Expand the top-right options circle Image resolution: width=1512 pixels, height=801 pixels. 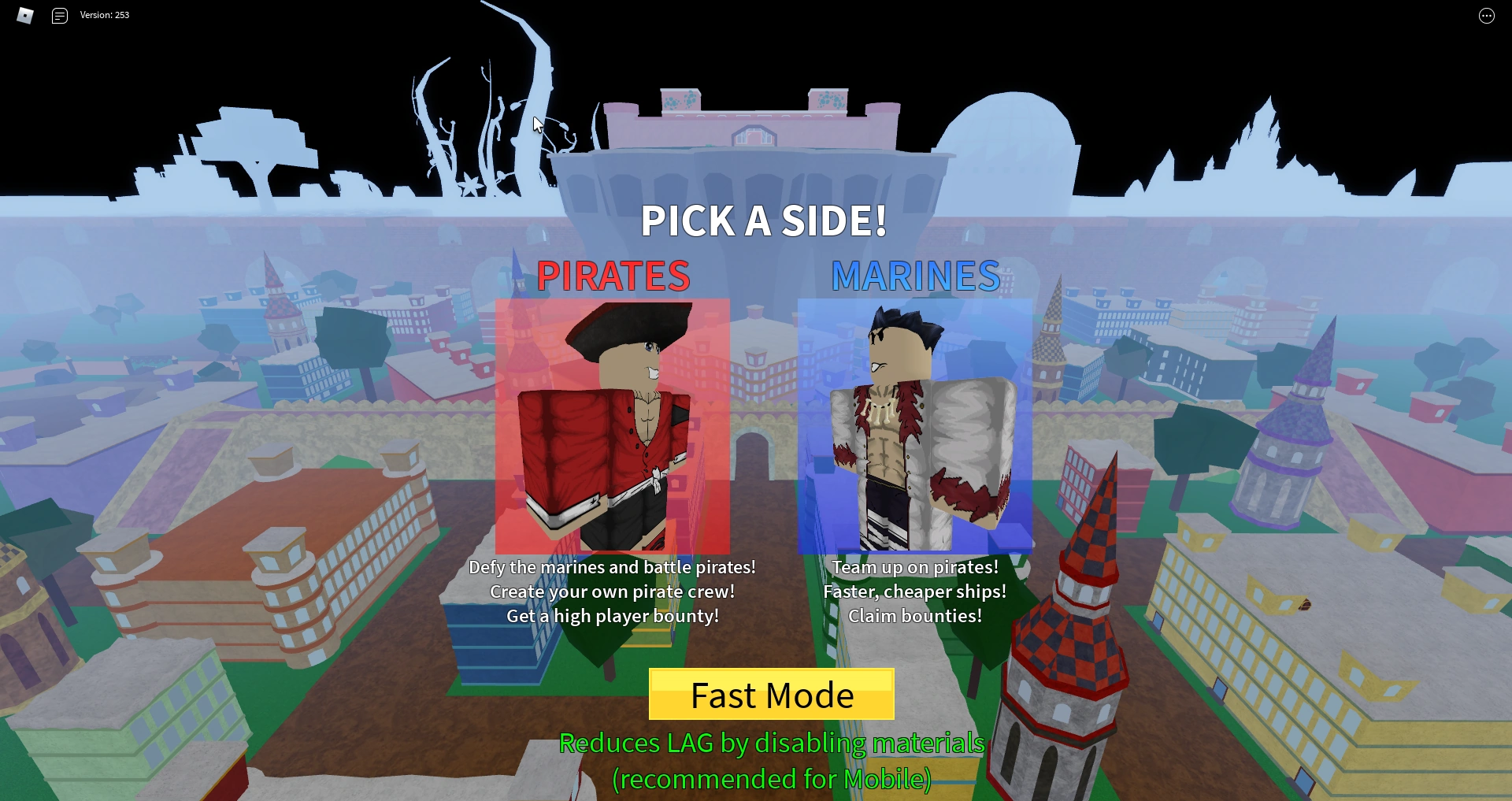click(x=1487, y=15)
